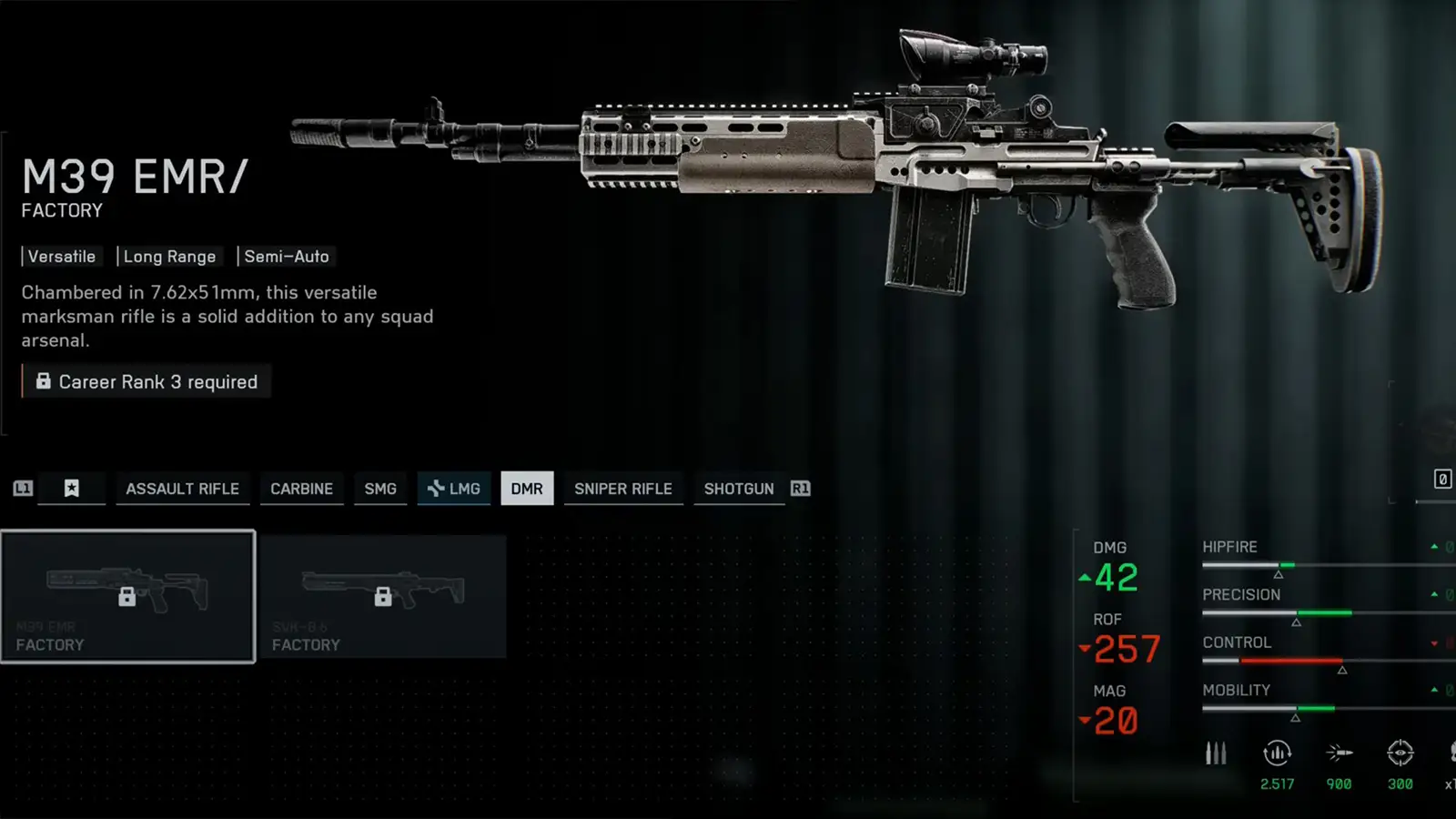The width and height of the screenshot is (1456, 819).
Task: Click the L1 shoulder button indicator
Action: click(22, 489)
